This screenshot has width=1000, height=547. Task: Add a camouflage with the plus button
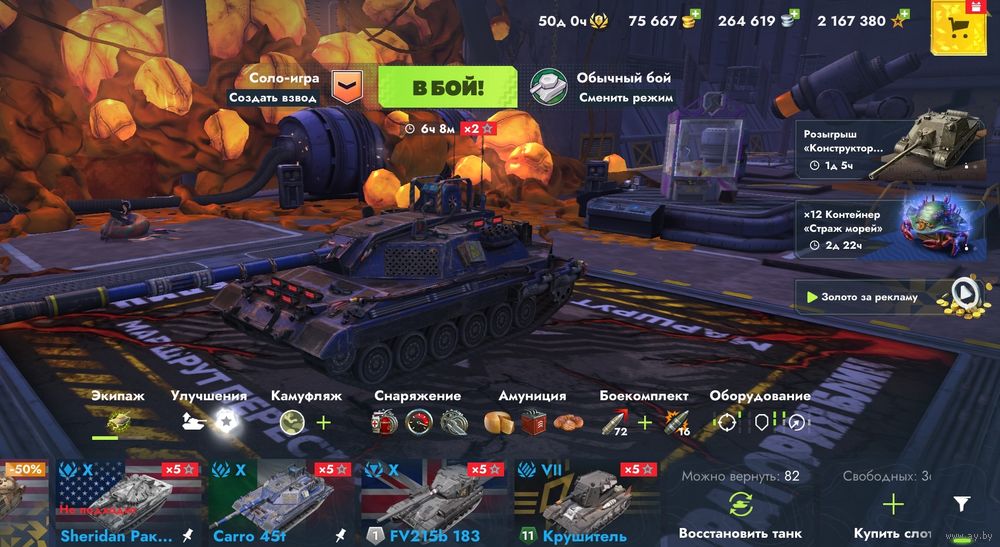pos(324,422)
